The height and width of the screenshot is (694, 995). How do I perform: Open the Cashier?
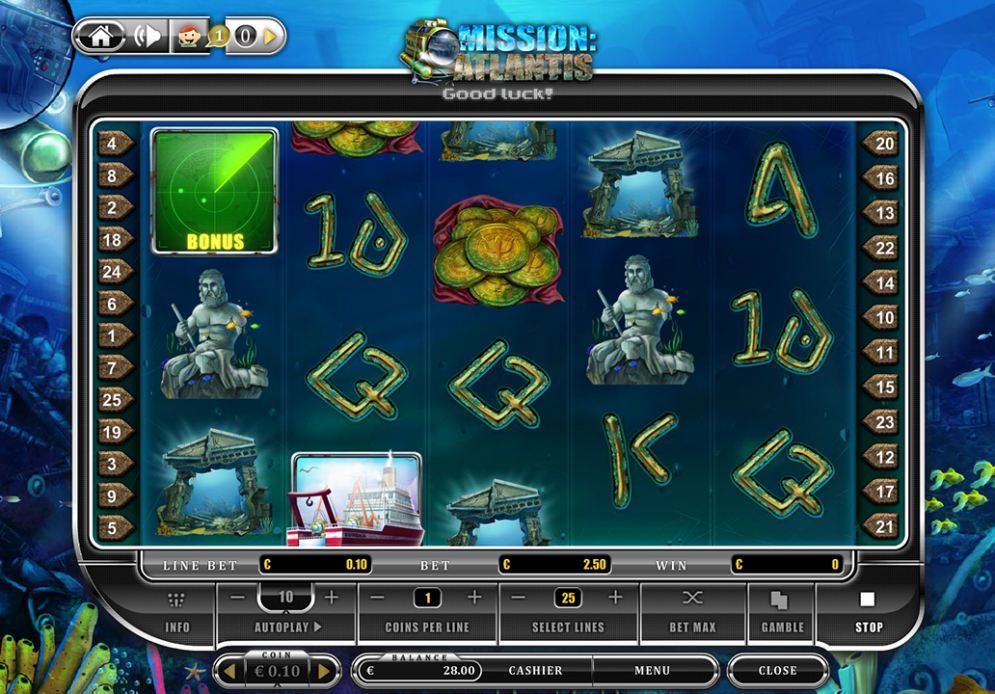pyautogui.click(x=535, y=670)
